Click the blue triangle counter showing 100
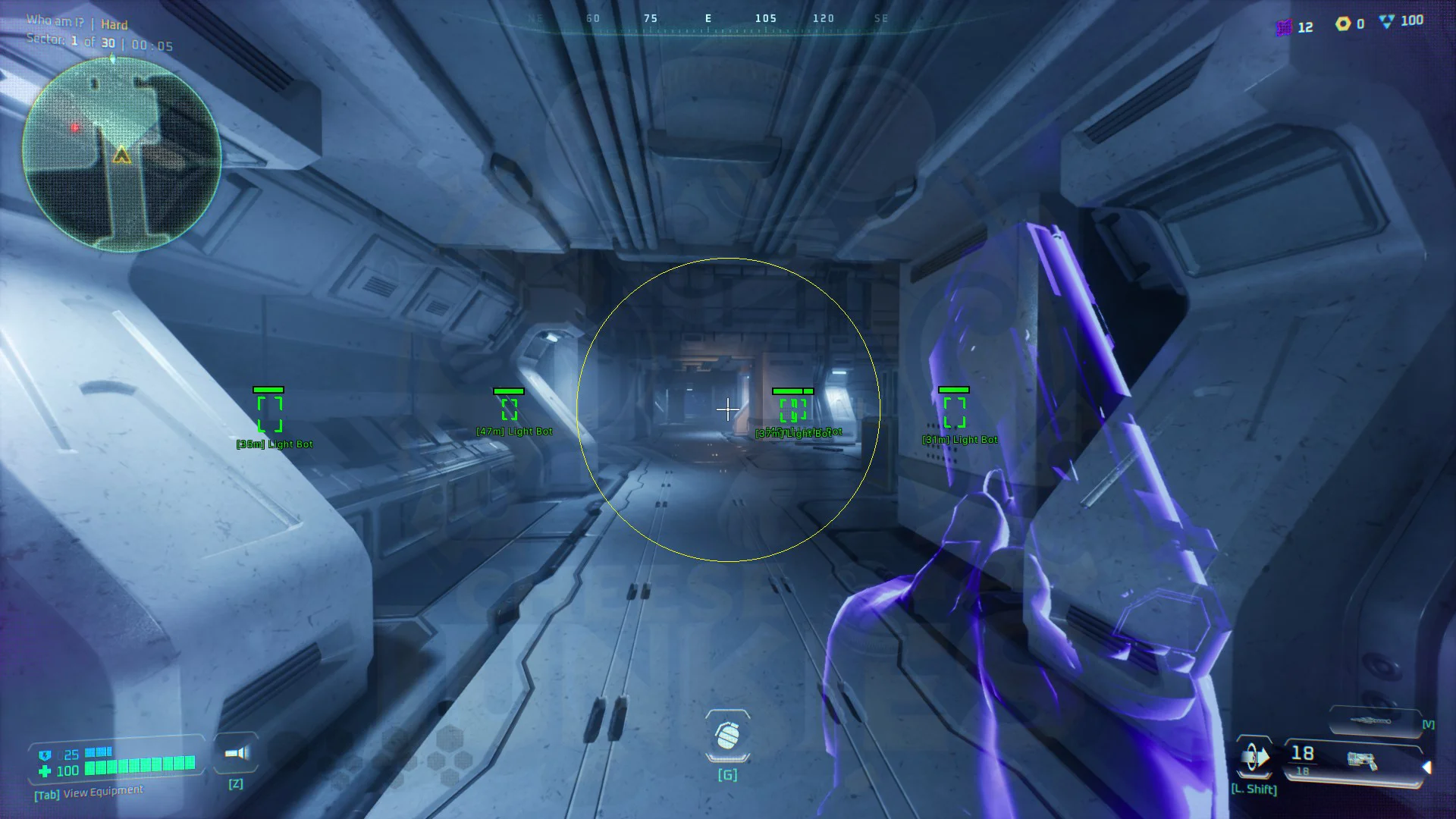1456x819 pixels. coord(1386,20)
